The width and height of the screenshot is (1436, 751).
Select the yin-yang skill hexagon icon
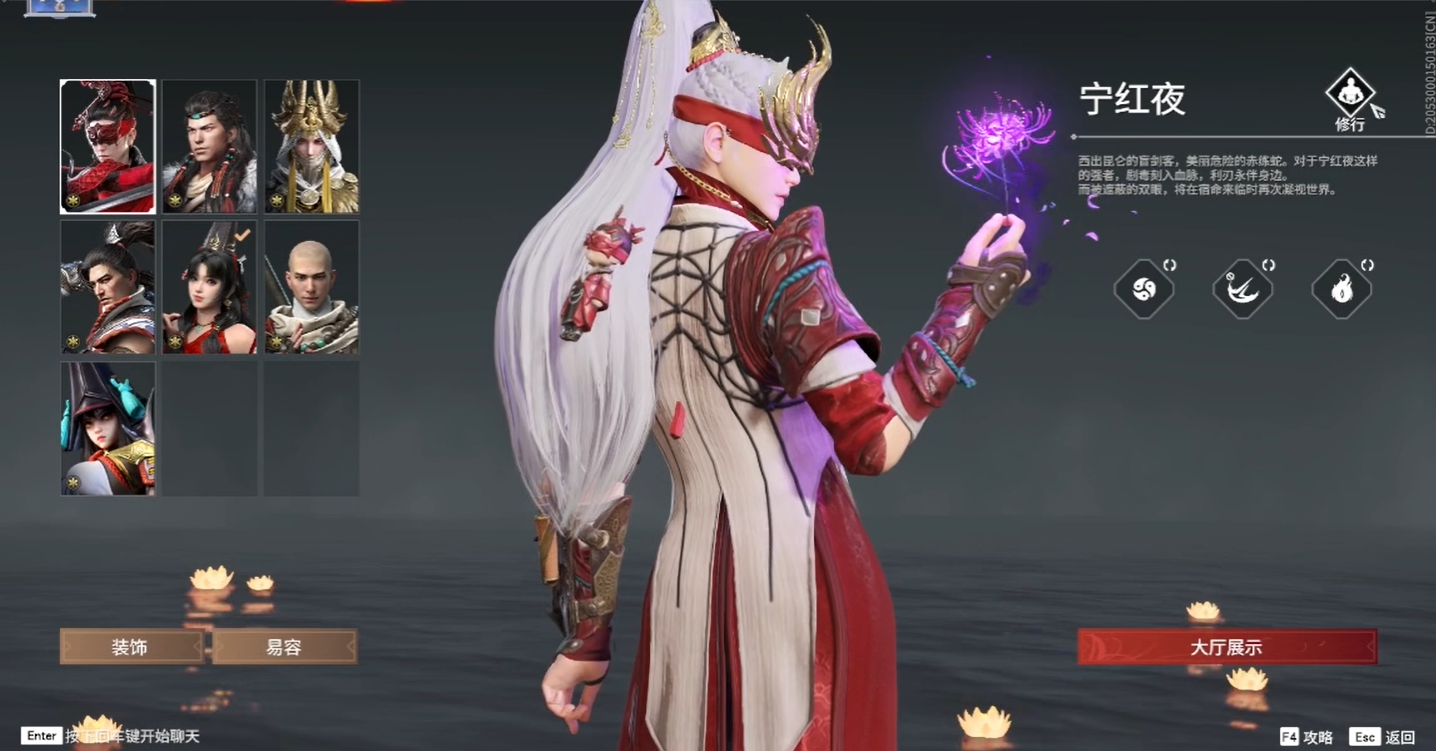(1143, 287)
